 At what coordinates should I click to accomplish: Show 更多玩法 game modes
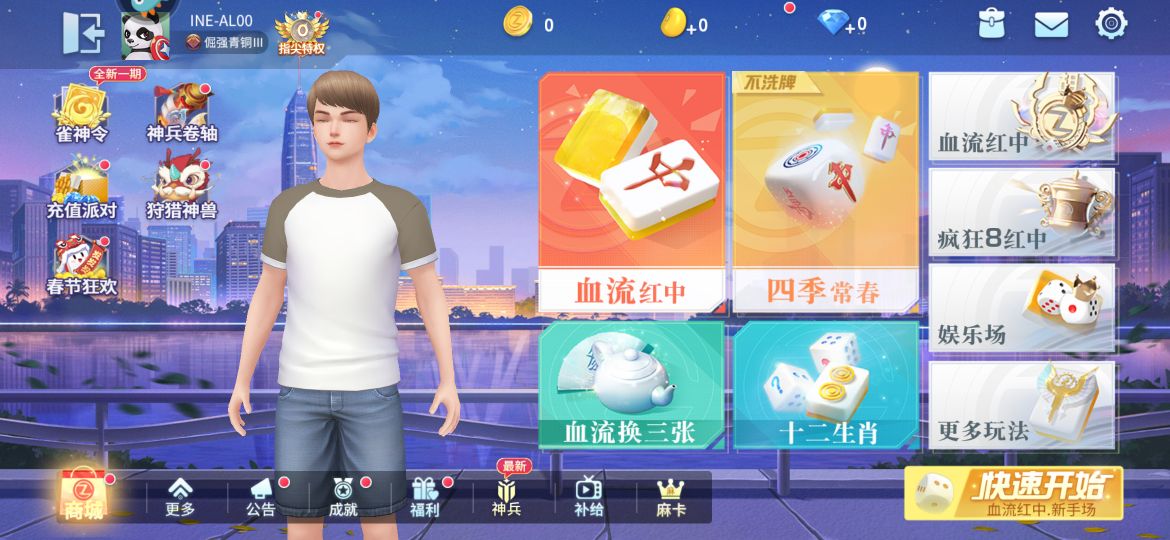click(x=1022, y=406)
